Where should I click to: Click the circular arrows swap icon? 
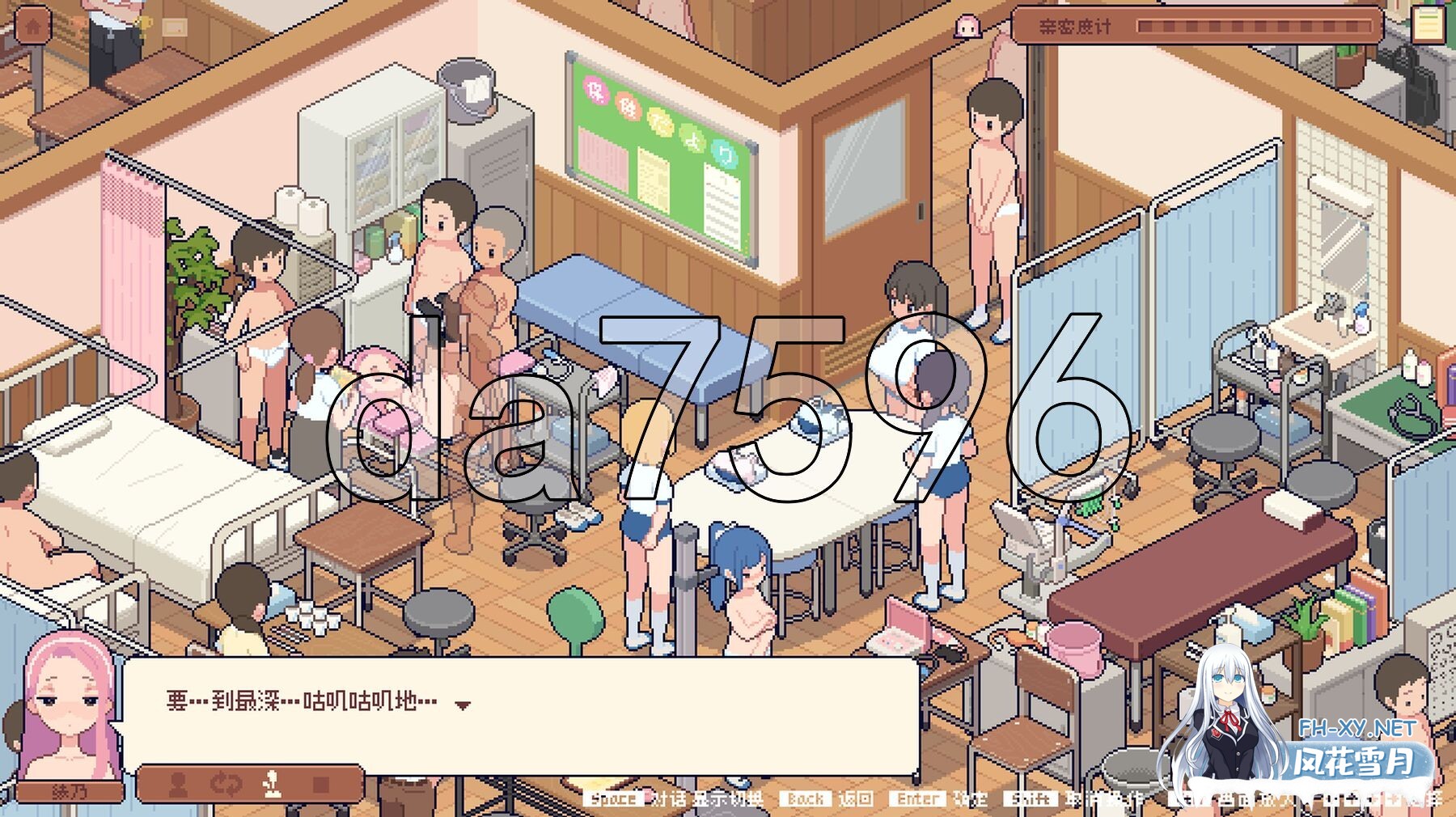(x=226, y=784)
